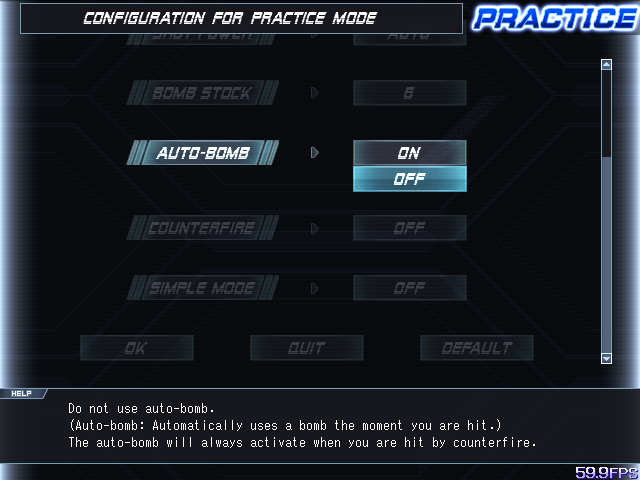Reset settings with the DEFAULT button

tap(476, 348)
